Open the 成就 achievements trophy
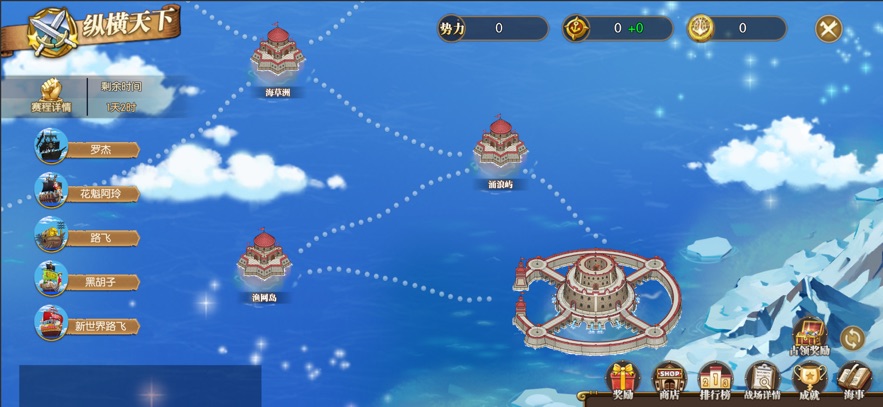The image size is (883, 407). pyautogui.click(x=808, y=381)
